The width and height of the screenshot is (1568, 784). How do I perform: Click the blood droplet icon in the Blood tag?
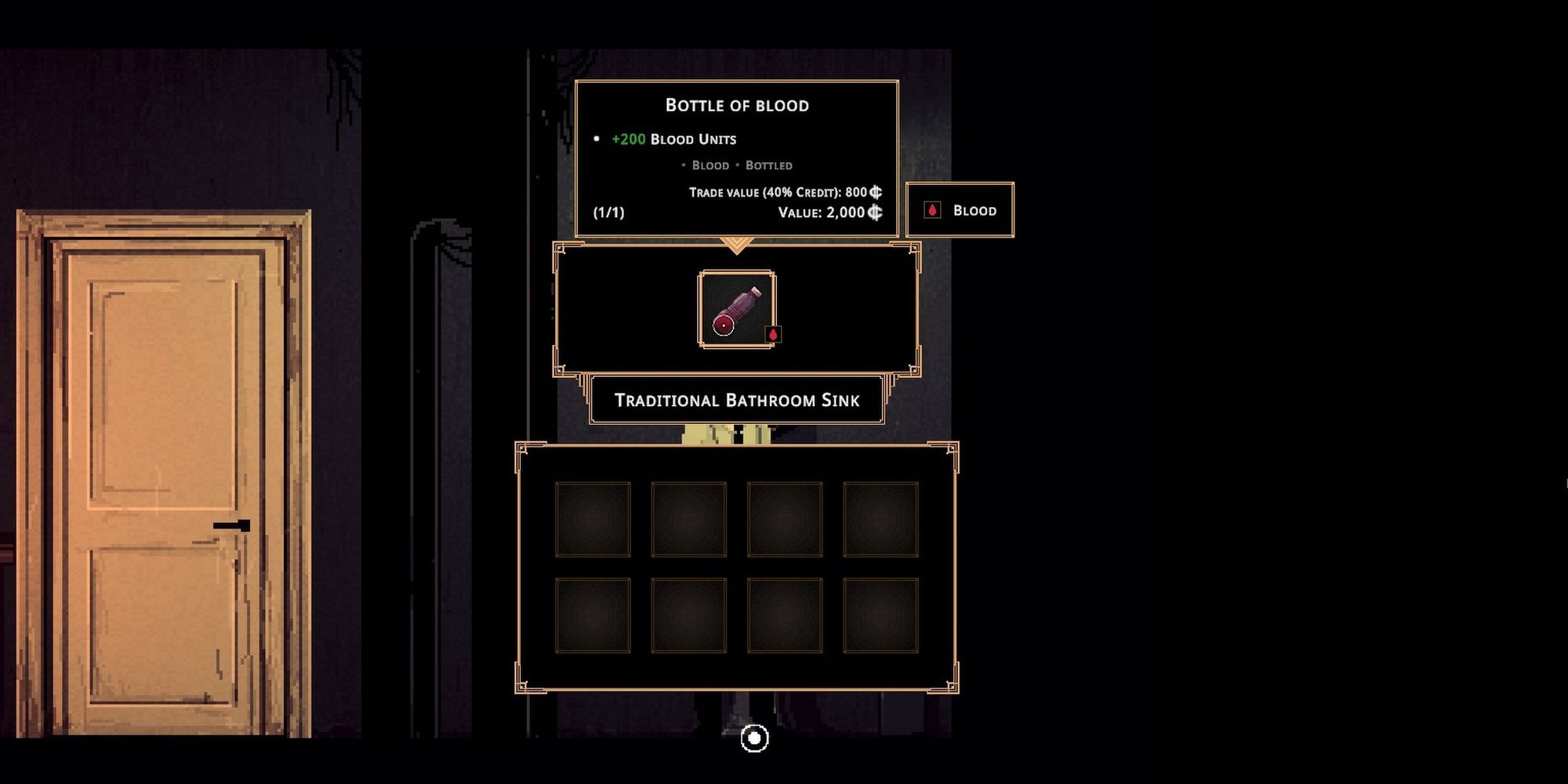click(933, 209)
